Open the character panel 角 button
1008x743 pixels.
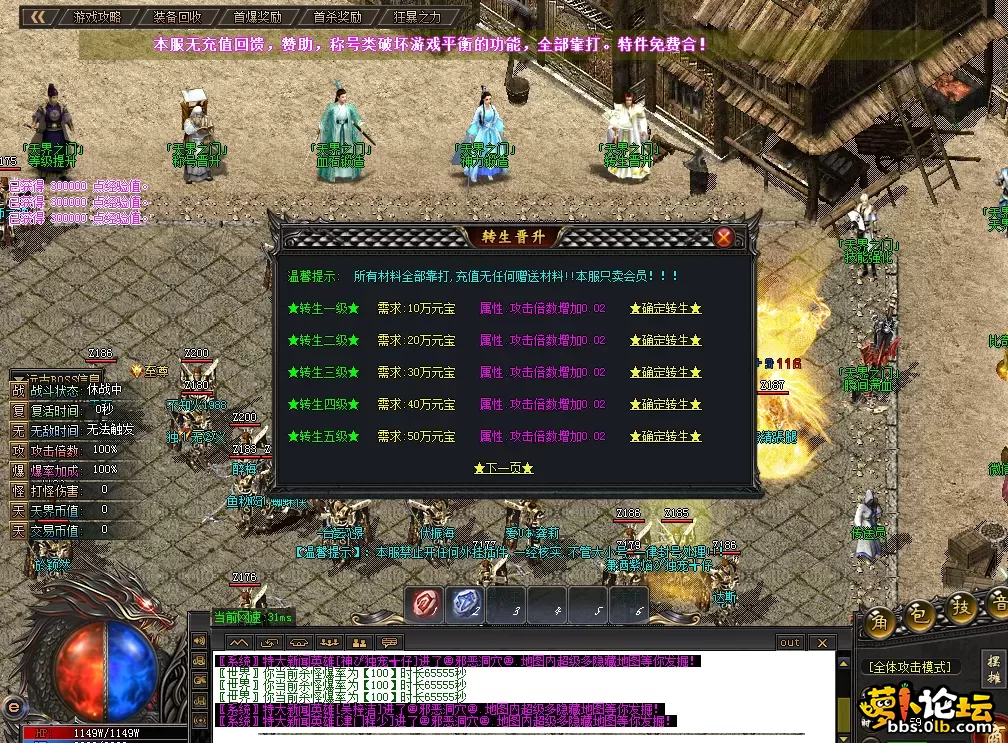click(880, 619)
